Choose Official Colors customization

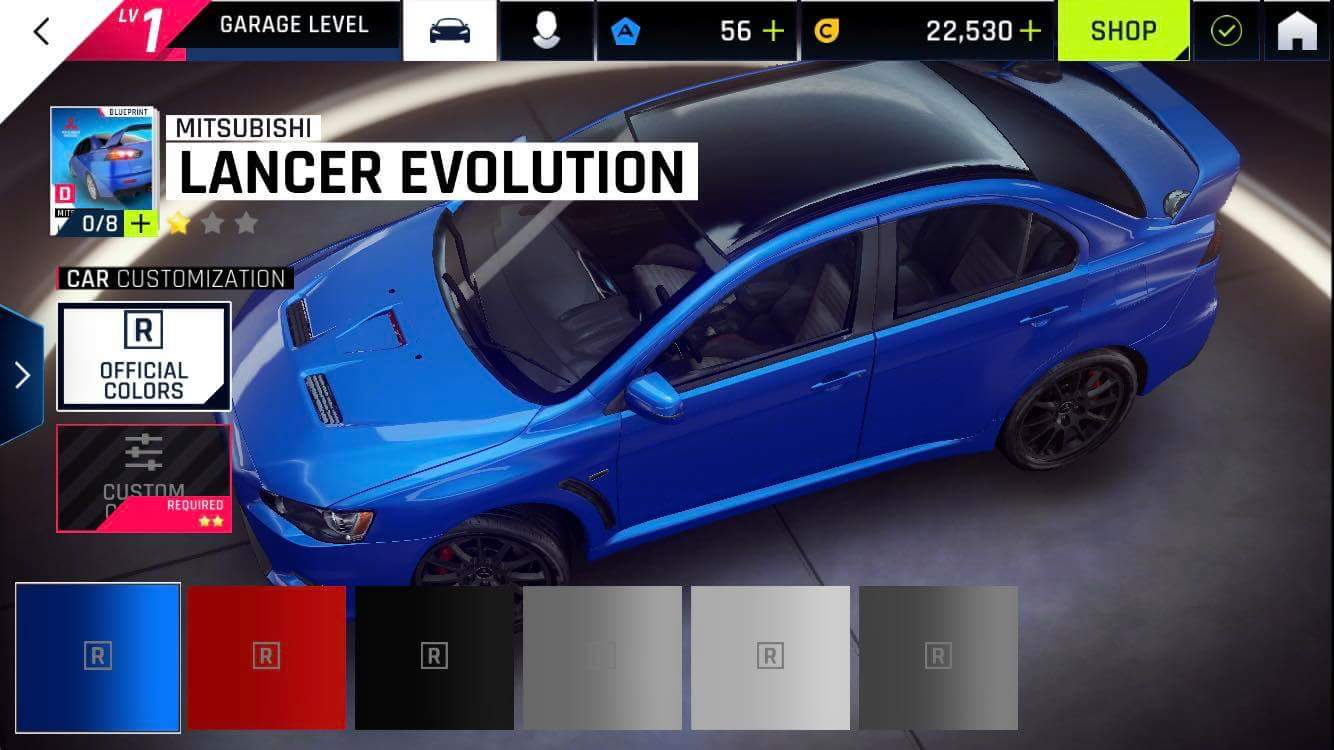[x=144, y=356]
